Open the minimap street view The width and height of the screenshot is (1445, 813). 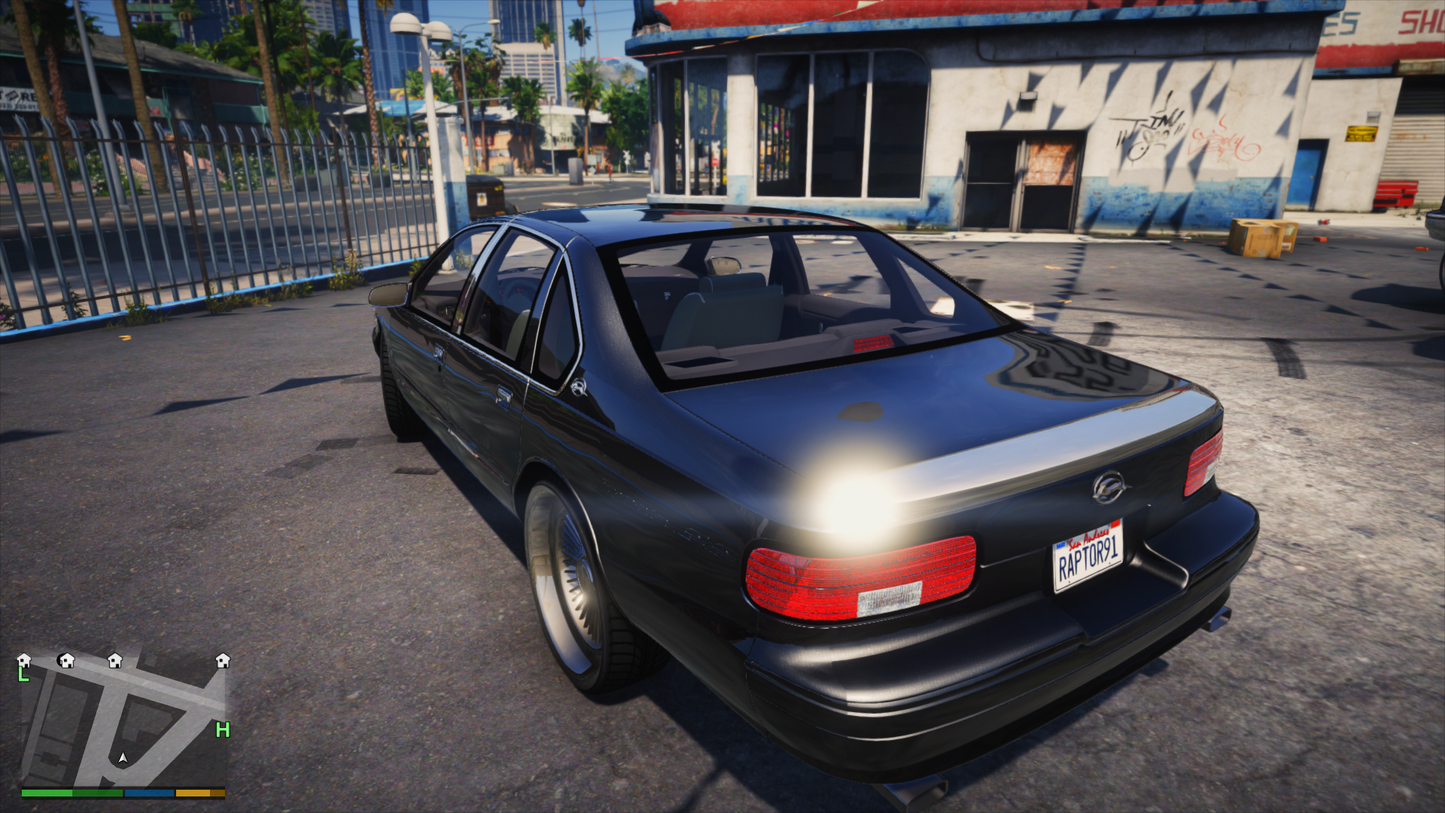click(123, 720)
